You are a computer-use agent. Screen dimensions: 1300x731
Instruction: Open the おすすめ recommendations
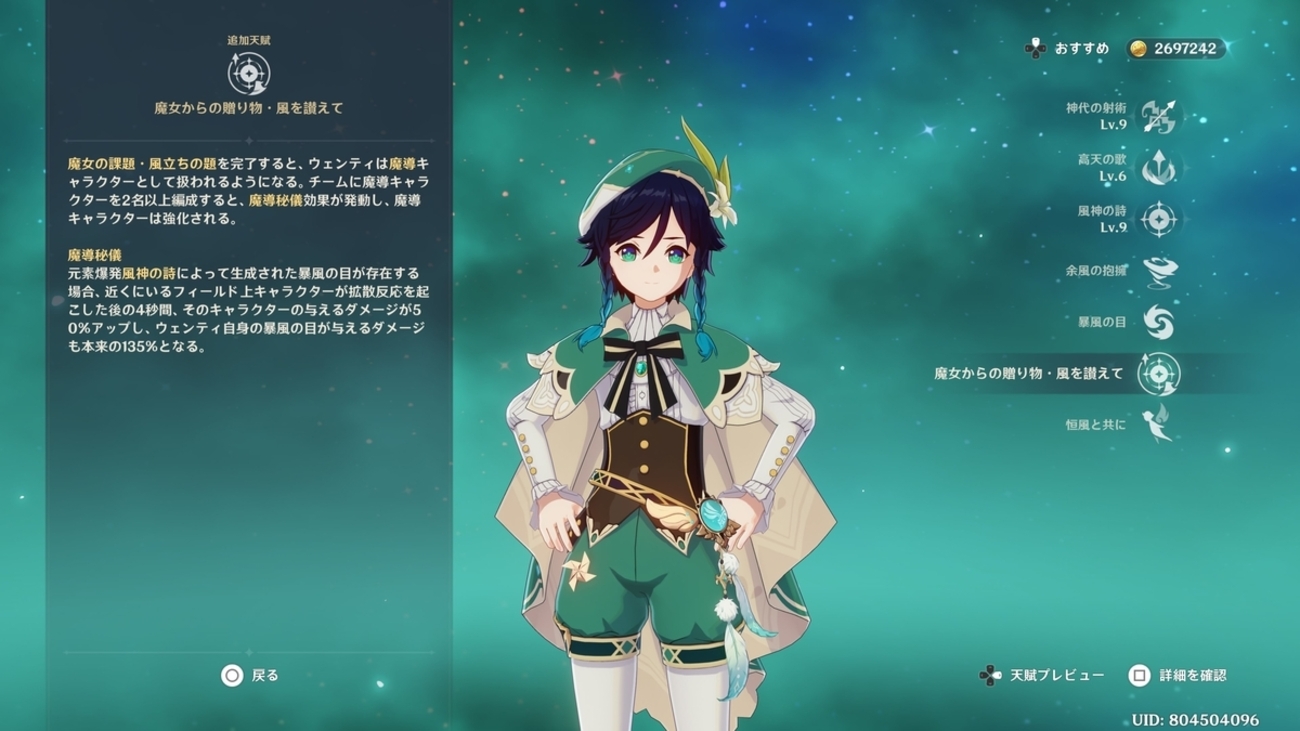[x=1066, y=48]
